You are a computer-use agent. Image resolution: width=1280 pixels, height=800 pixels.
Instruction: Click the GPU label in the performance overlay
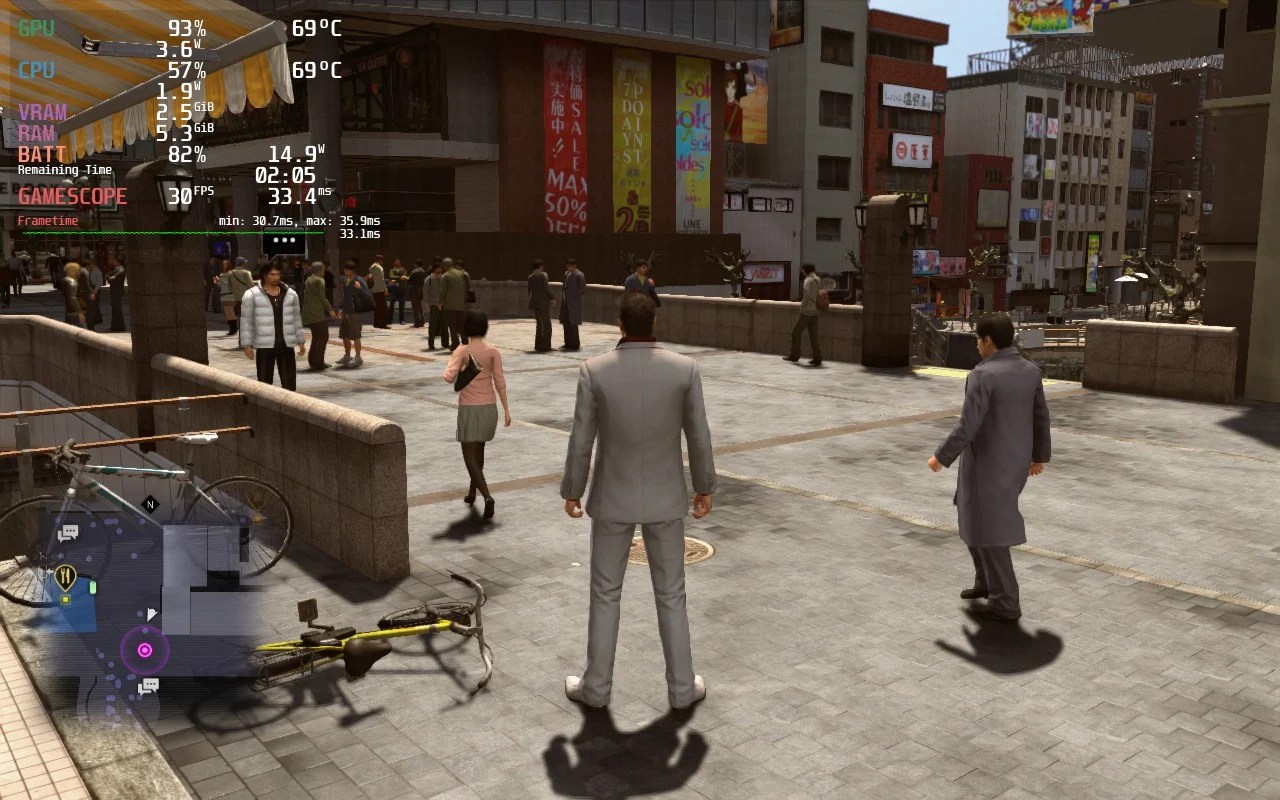pos(37,26)
